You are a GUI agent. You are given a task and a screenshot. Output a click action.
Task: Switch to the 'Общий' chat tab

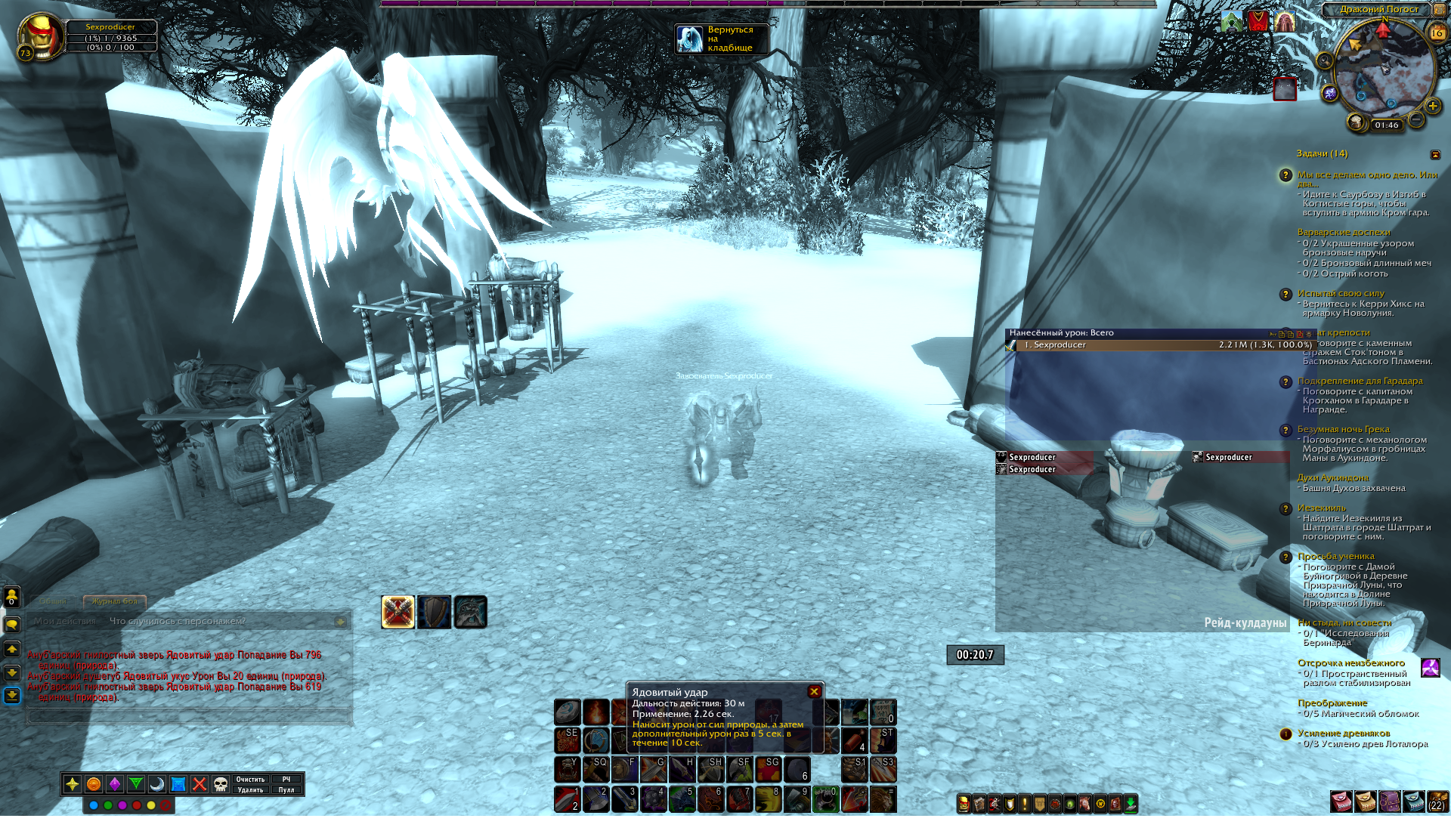click(52, 601)
